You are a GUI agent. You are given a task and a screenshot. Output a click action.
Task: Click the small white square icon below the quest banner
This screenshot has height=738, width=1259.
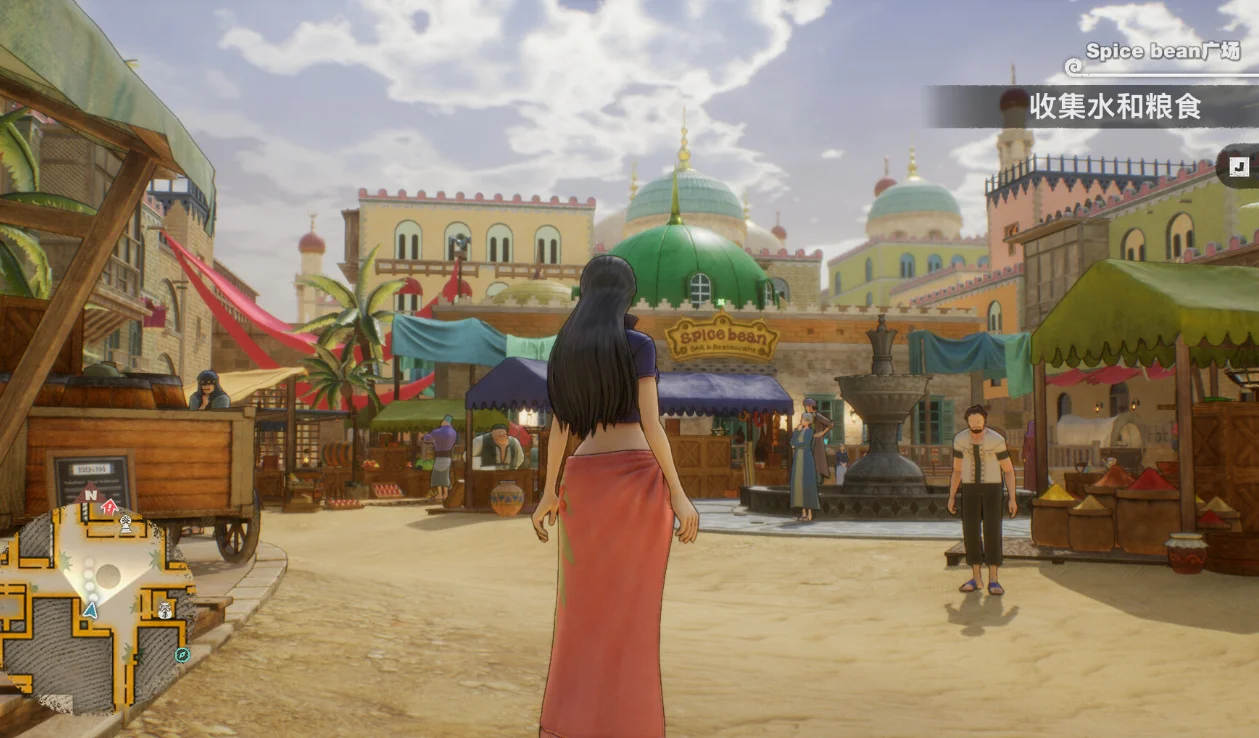(1240, 168)
